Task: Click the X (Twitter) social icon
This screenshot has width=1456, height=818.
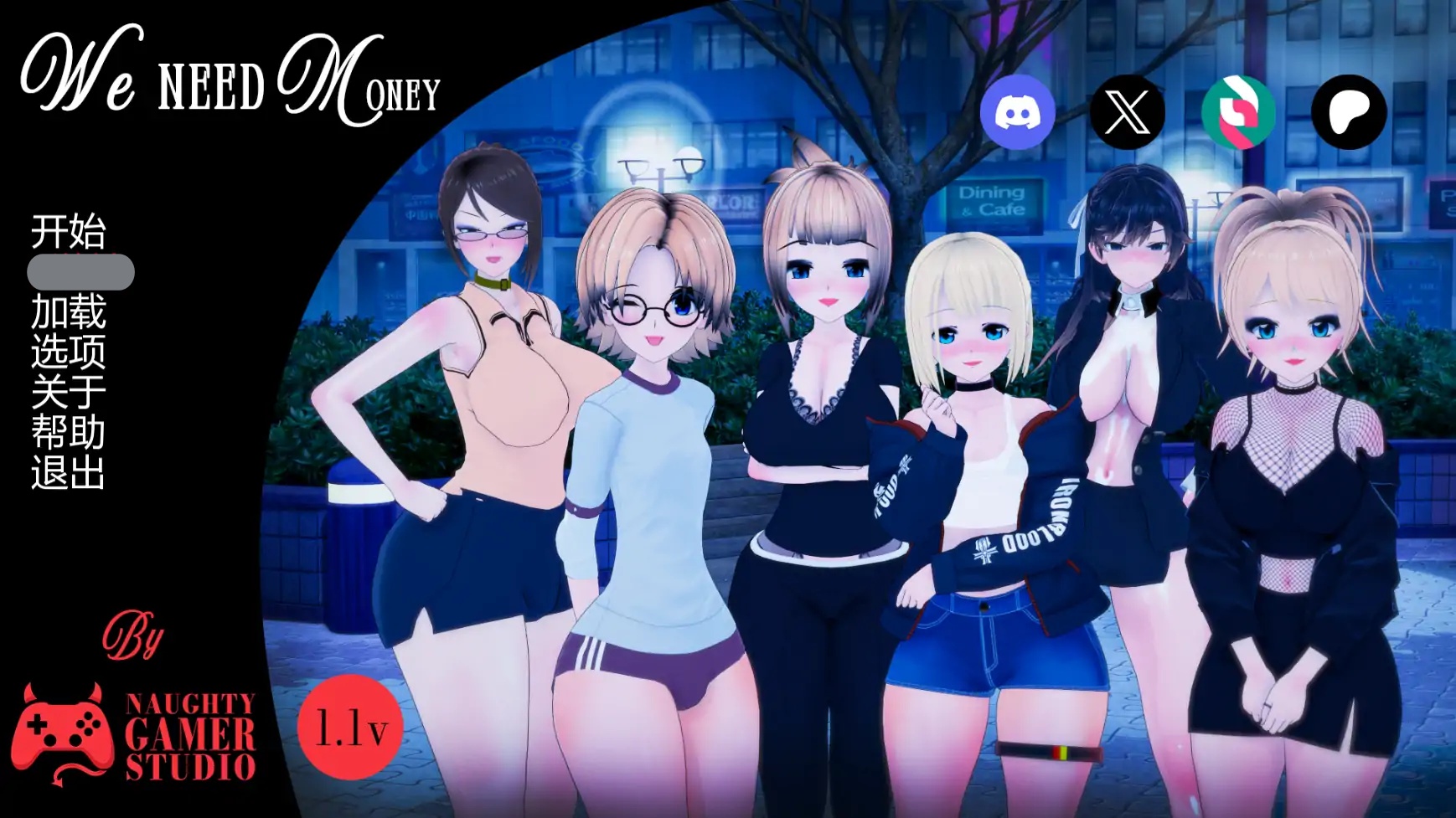Action: [x=1127, y=111]
